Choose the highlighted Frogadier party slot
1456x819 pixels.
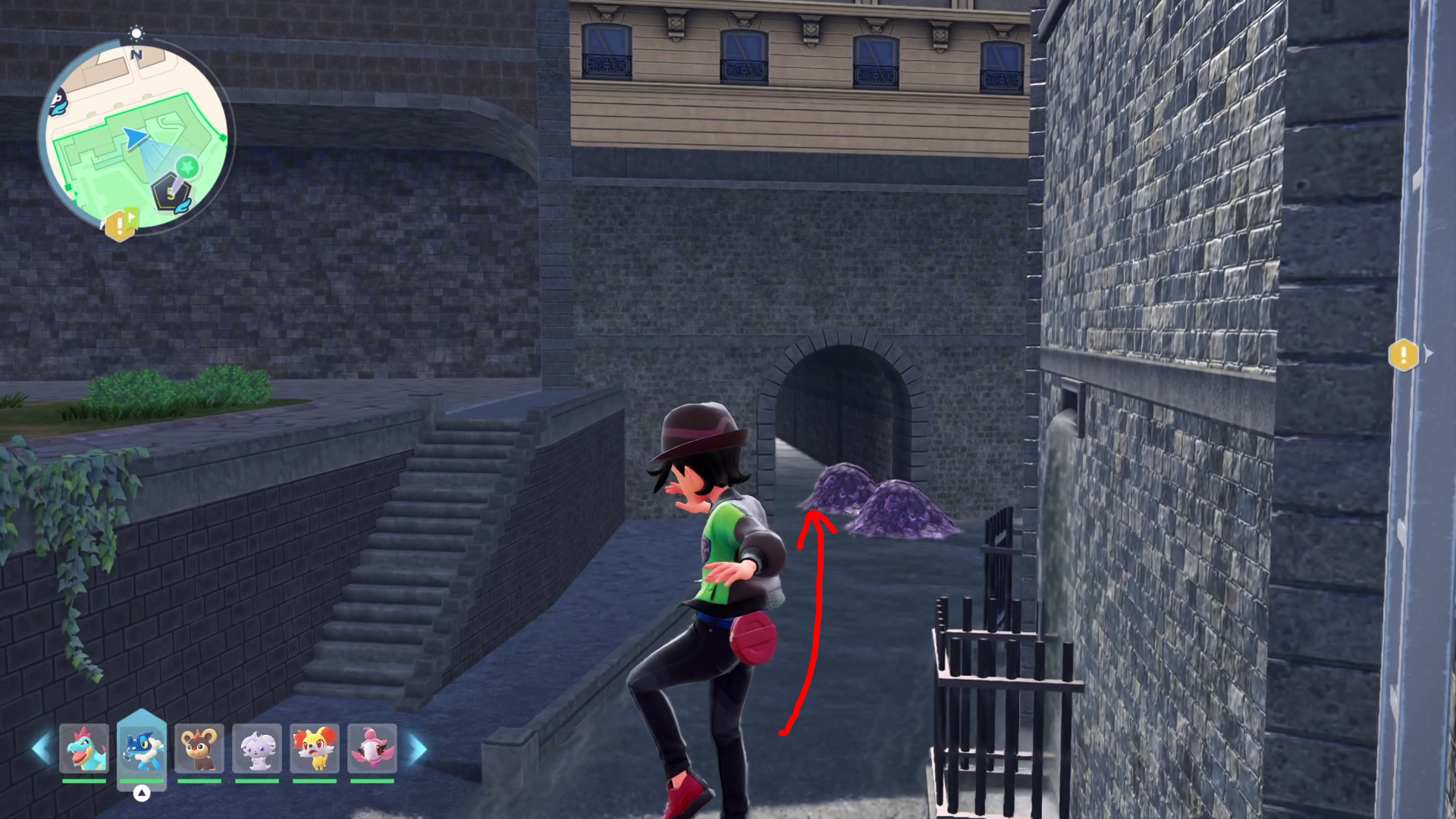click(142, 748)
